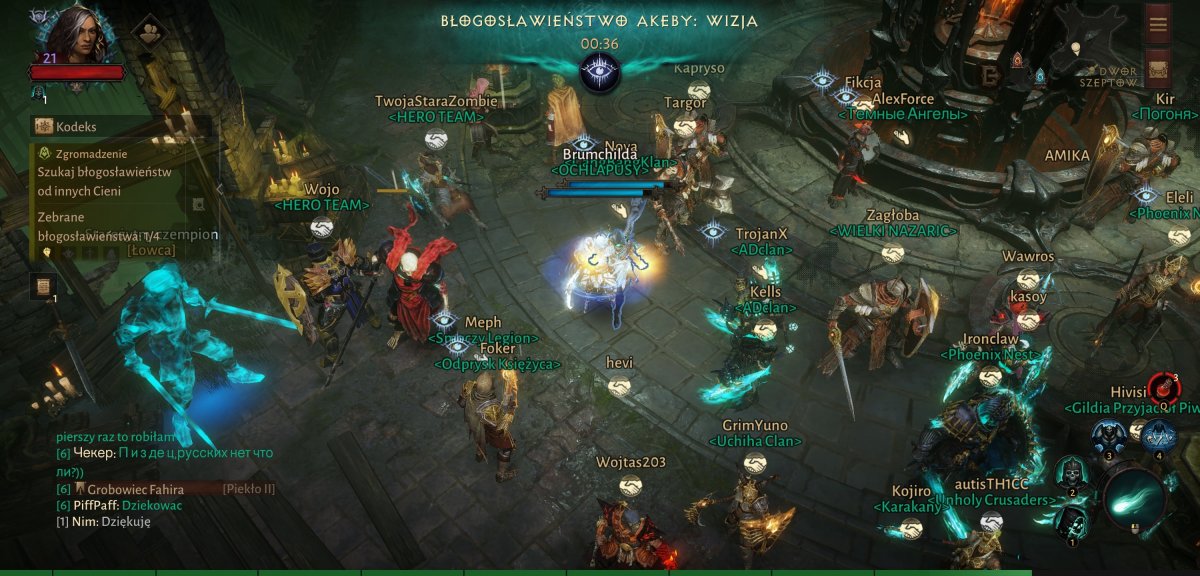
Task: Cast the hulking golem skill in slot 3
Action: pyautogui.click(x=1108, y=436)
